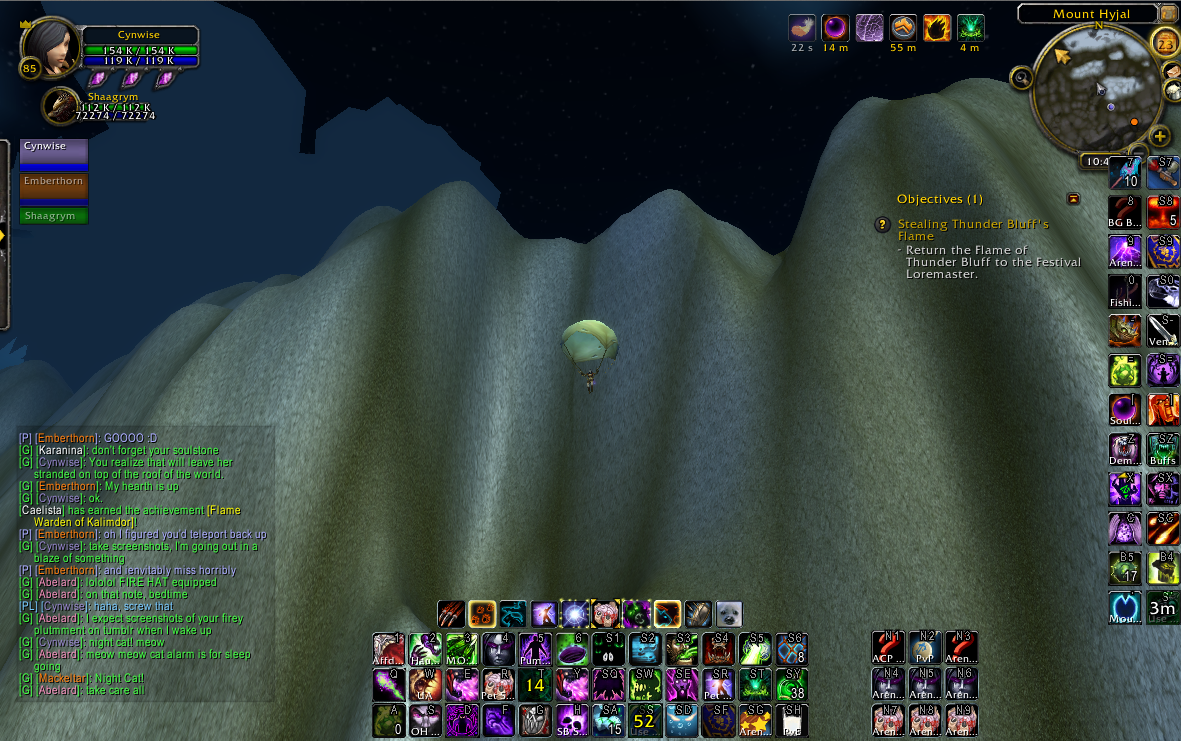Viewport: 1181px width, 741px height.
Task: Use the action slot labeled ACP
Action: pos(887,648)
